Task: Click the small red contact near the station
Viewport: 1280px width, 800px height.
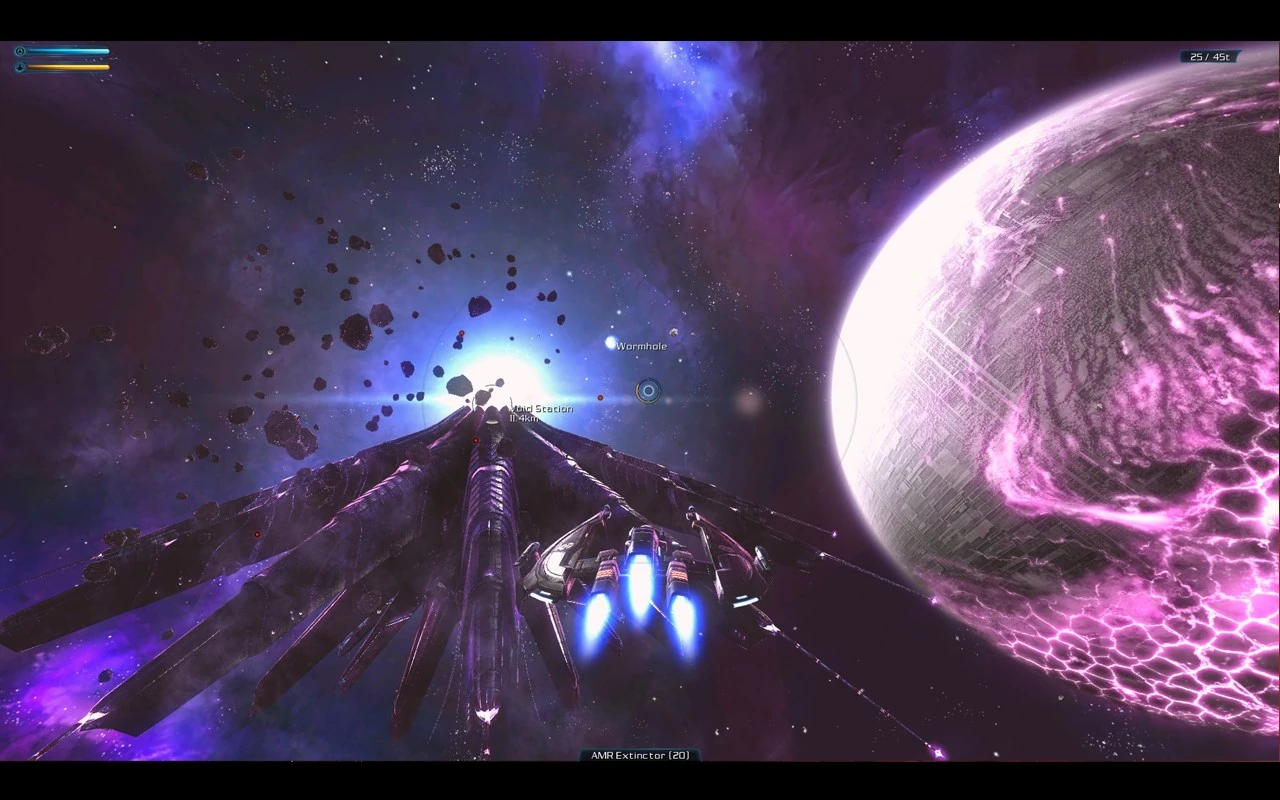Action: tap(476, 440)
